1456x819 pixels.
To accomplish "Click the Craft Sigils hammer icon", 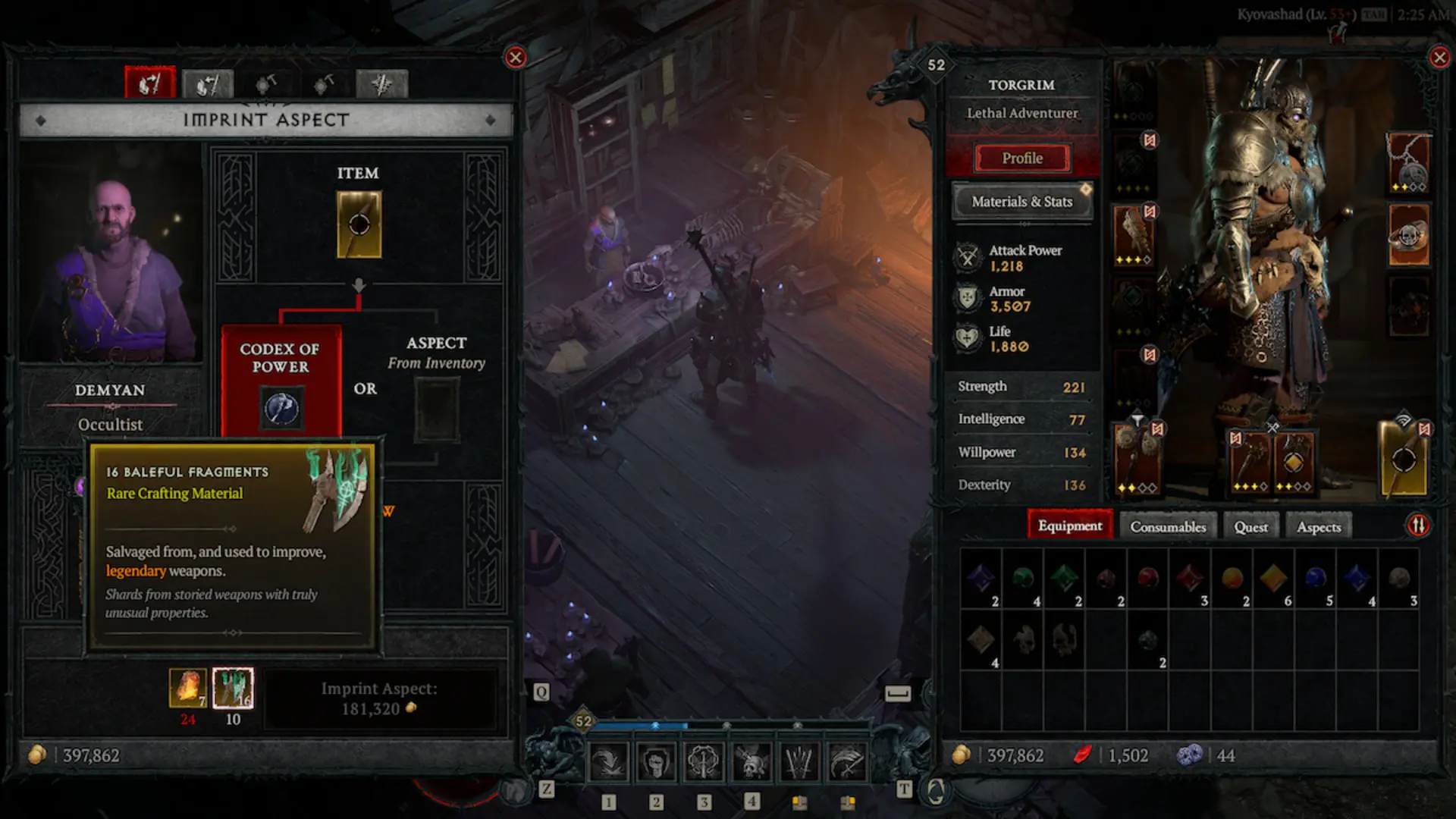I will [x=268, y=82].
